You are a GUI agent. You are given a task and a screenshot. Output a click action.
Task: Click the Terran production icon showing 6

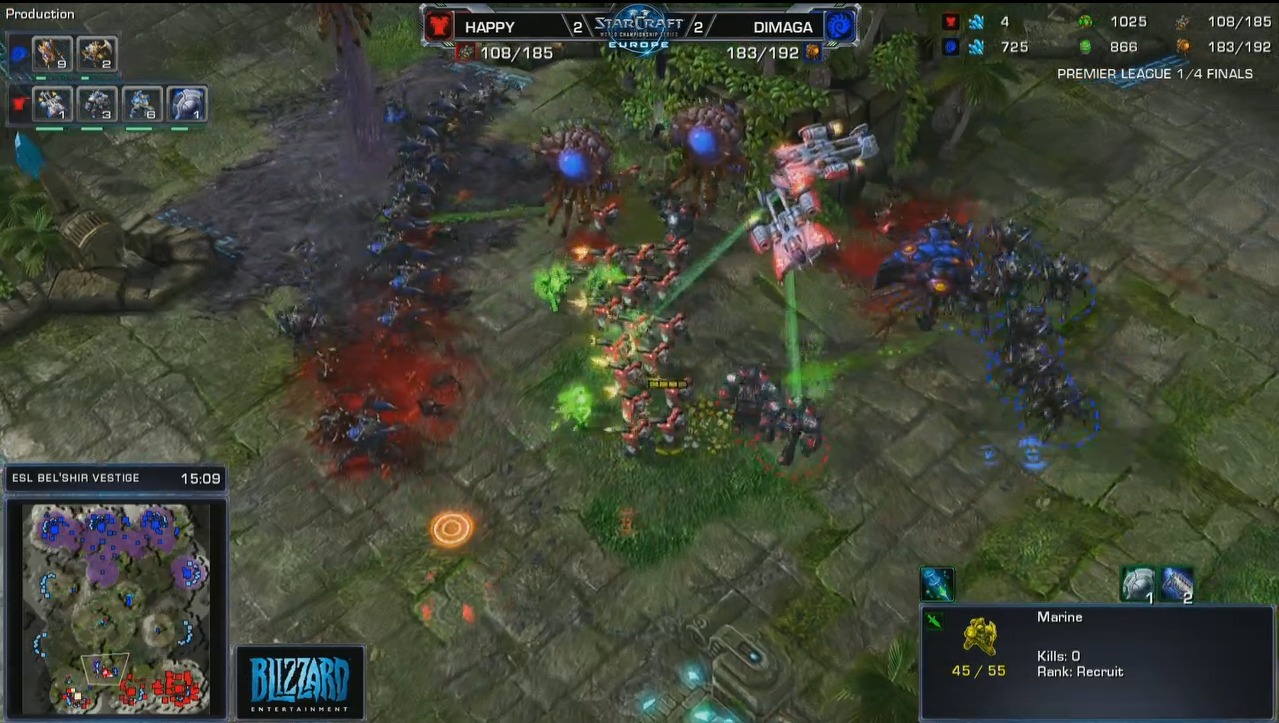coord(142,104)
